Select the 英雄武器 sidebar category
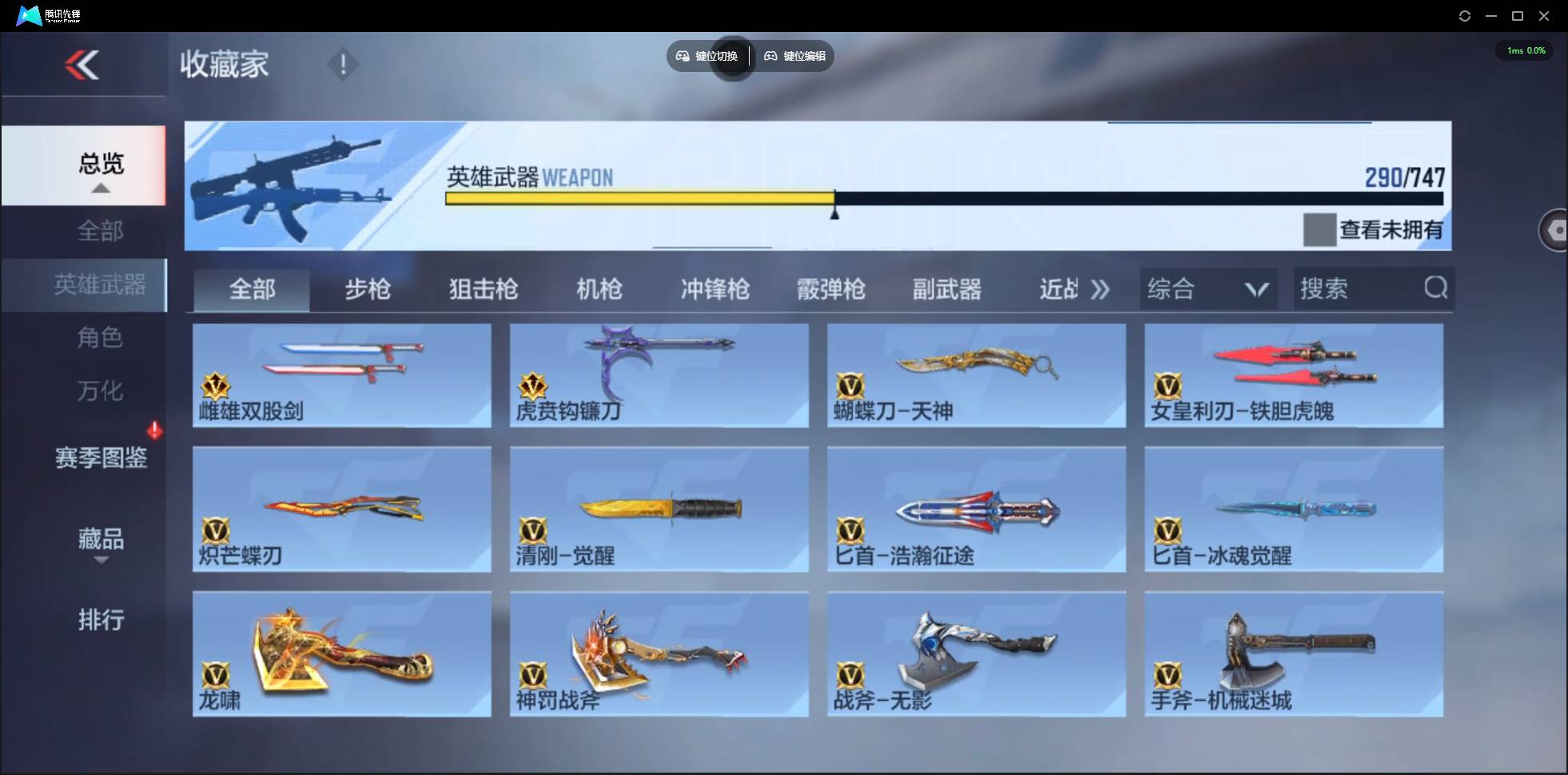 [x=101, y=284]
